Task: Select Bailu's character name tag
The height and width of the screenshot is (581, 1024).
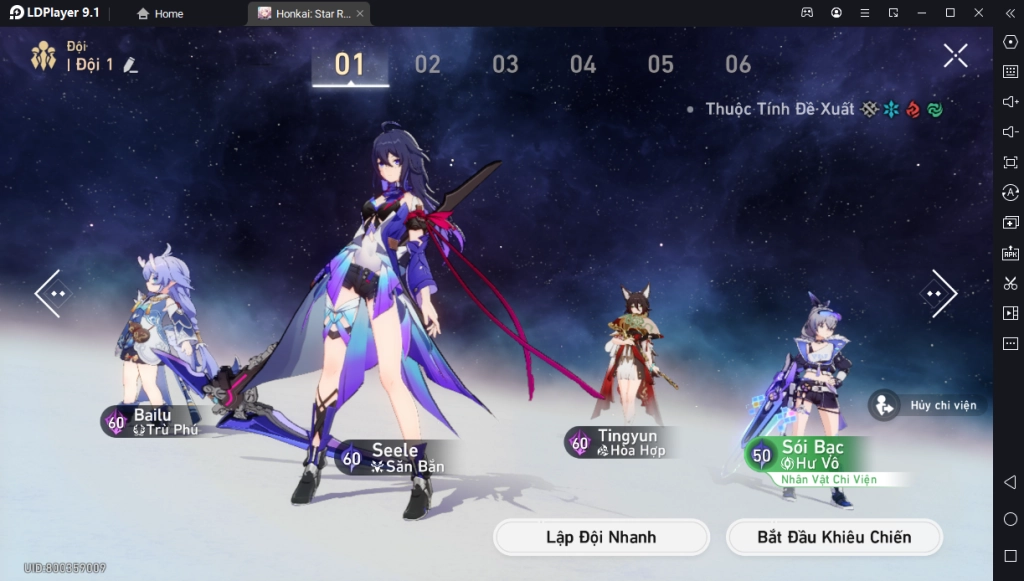Action: (x=155, y=421)
